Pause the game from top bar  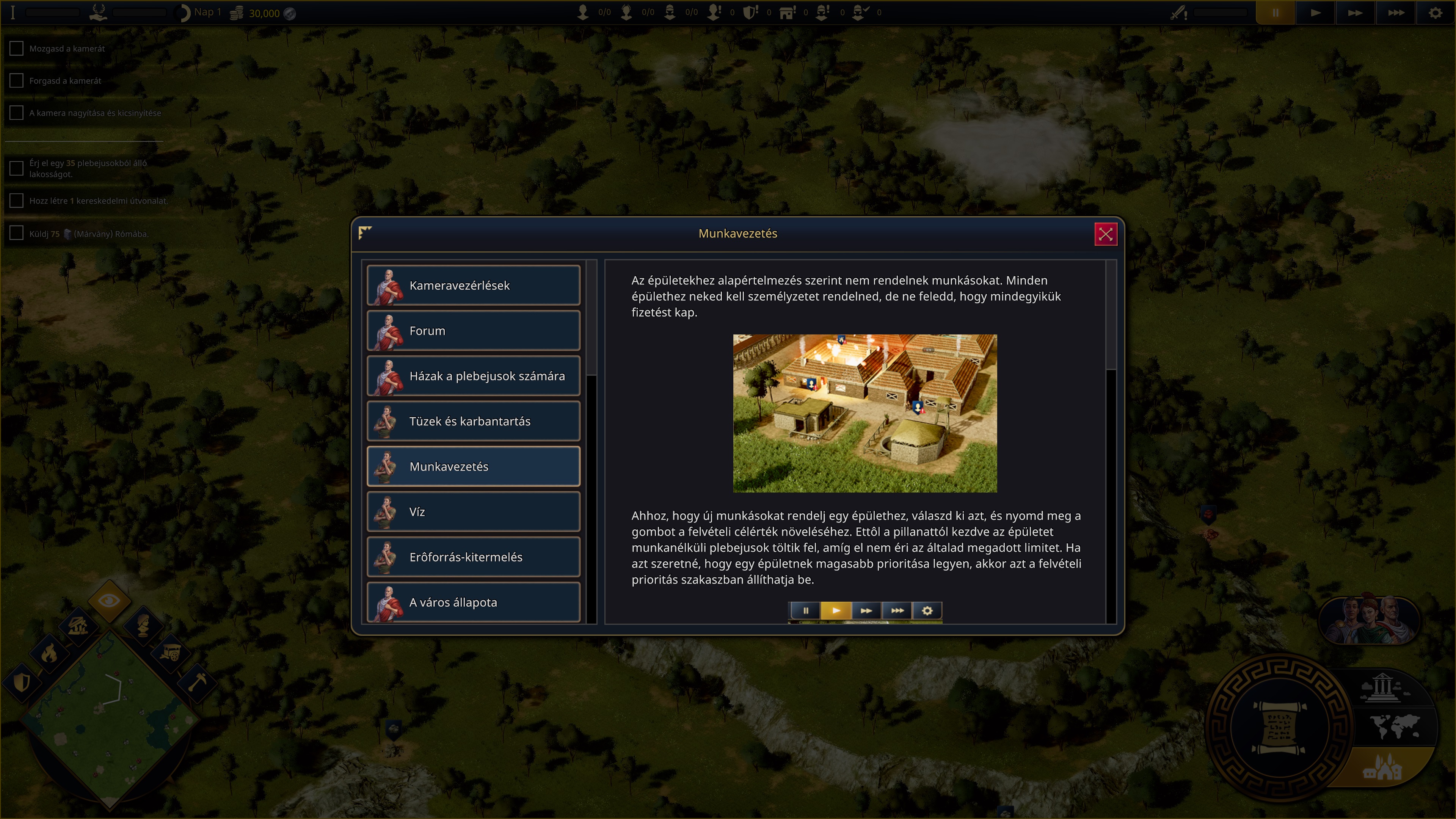pos(1275,13)
